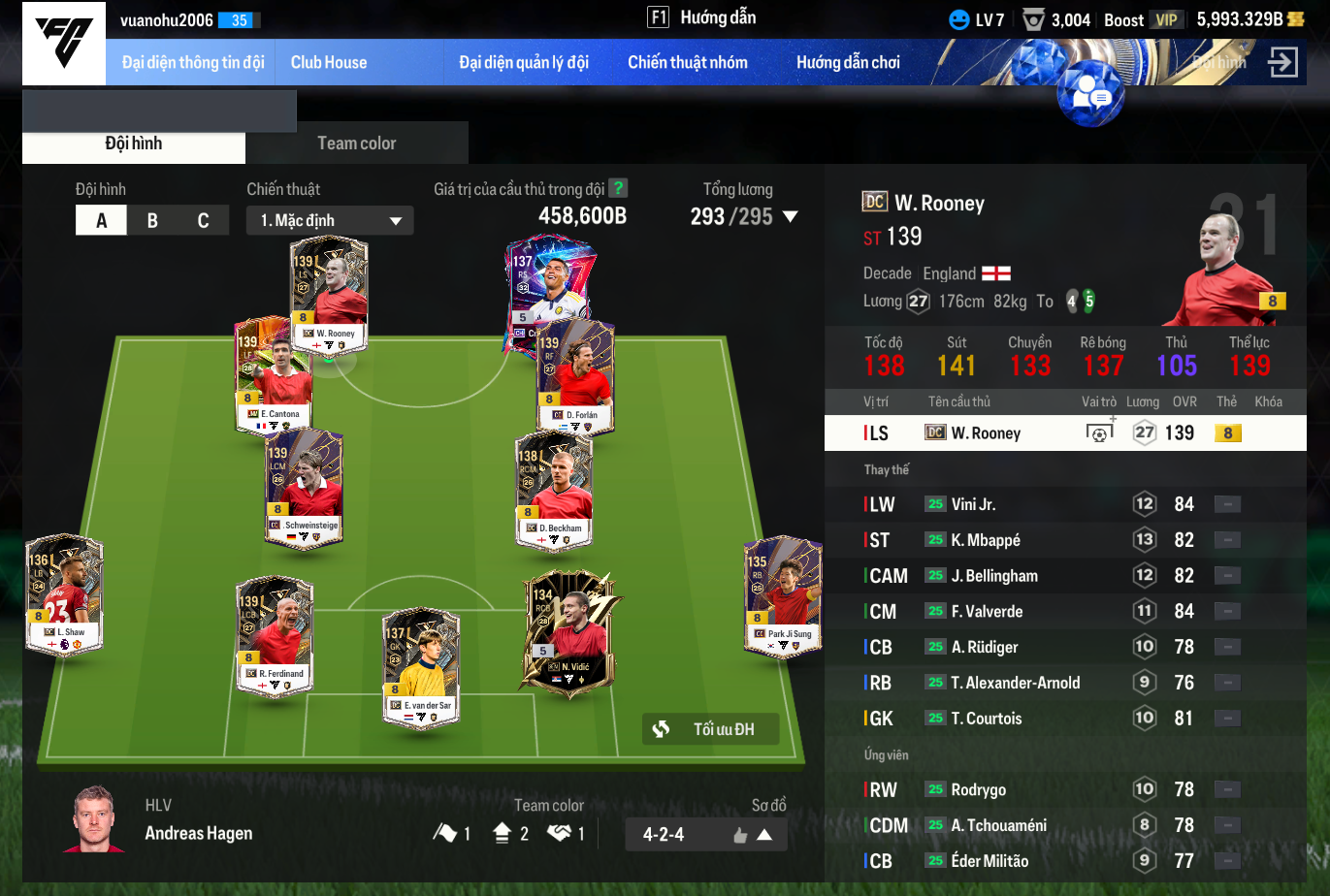Screen dimensions: 1330x896
Task: Click the Tối ưu ĐH button
Action: (710, 729)
